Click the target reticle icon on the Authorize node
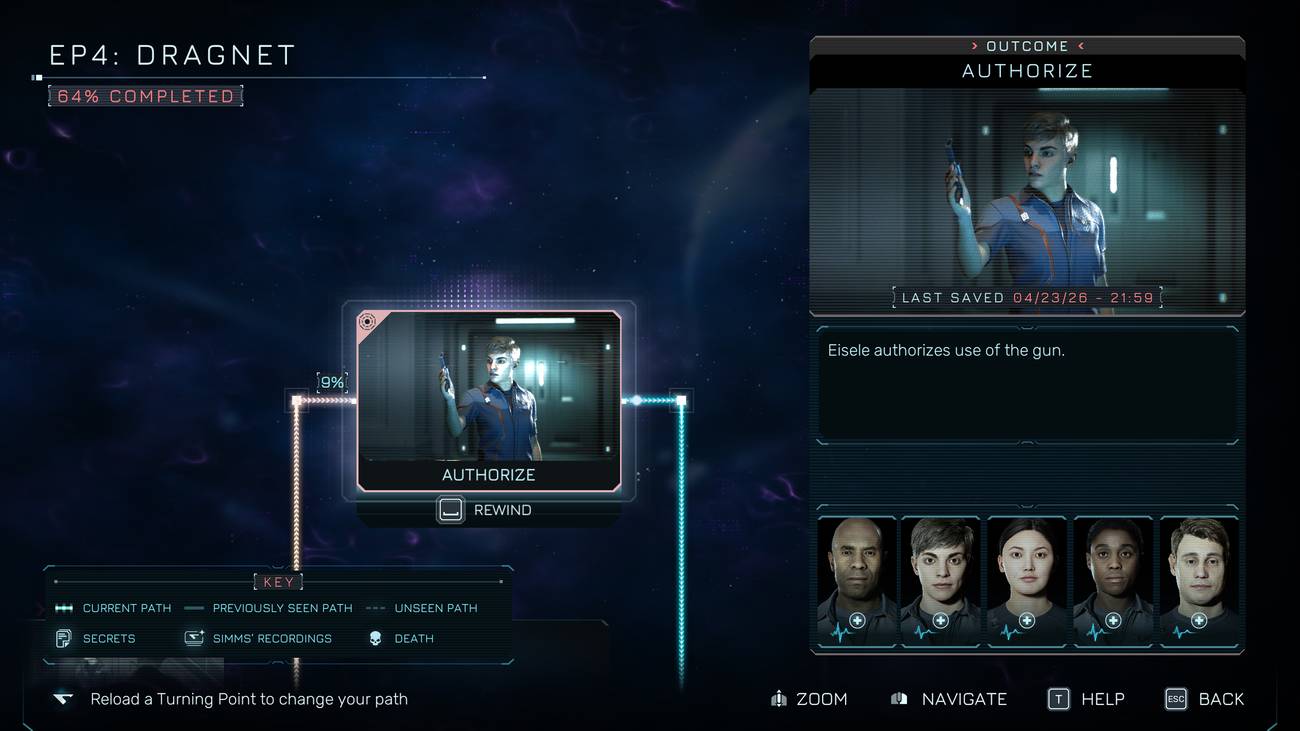 click(x=368, y=322)
